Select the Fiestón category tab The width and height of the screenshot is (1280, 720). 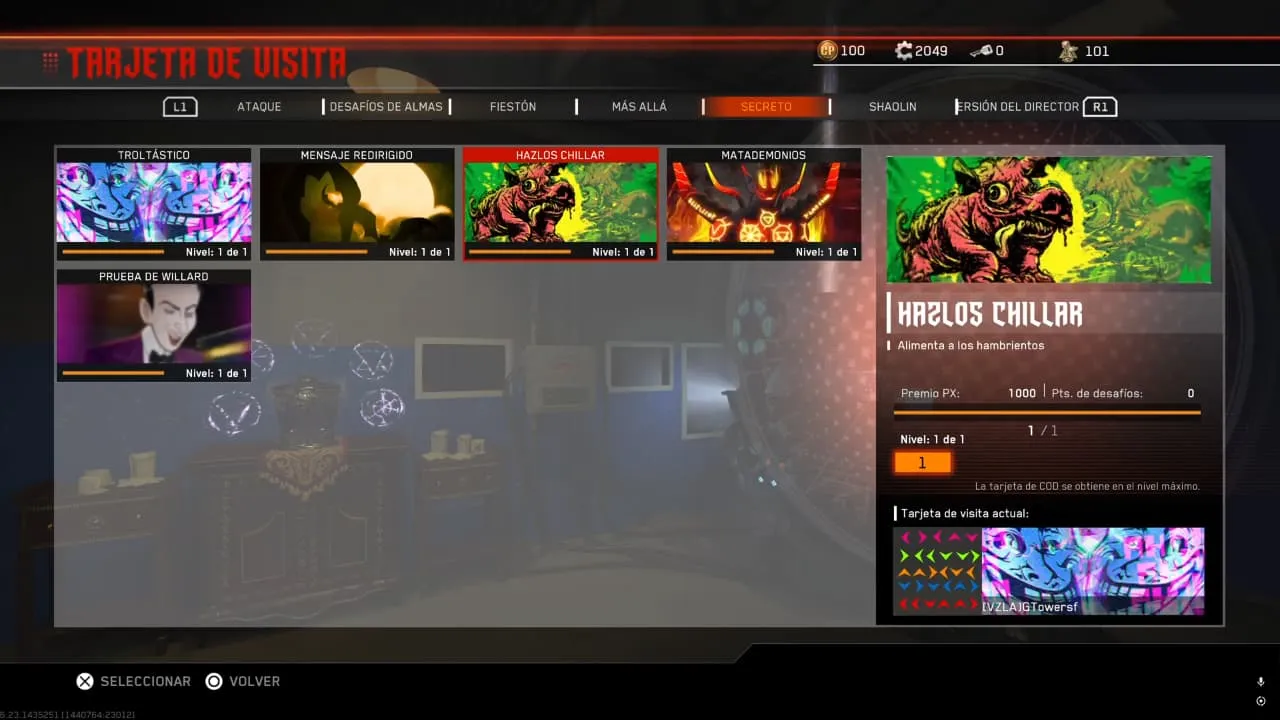[x=513, y=107]
